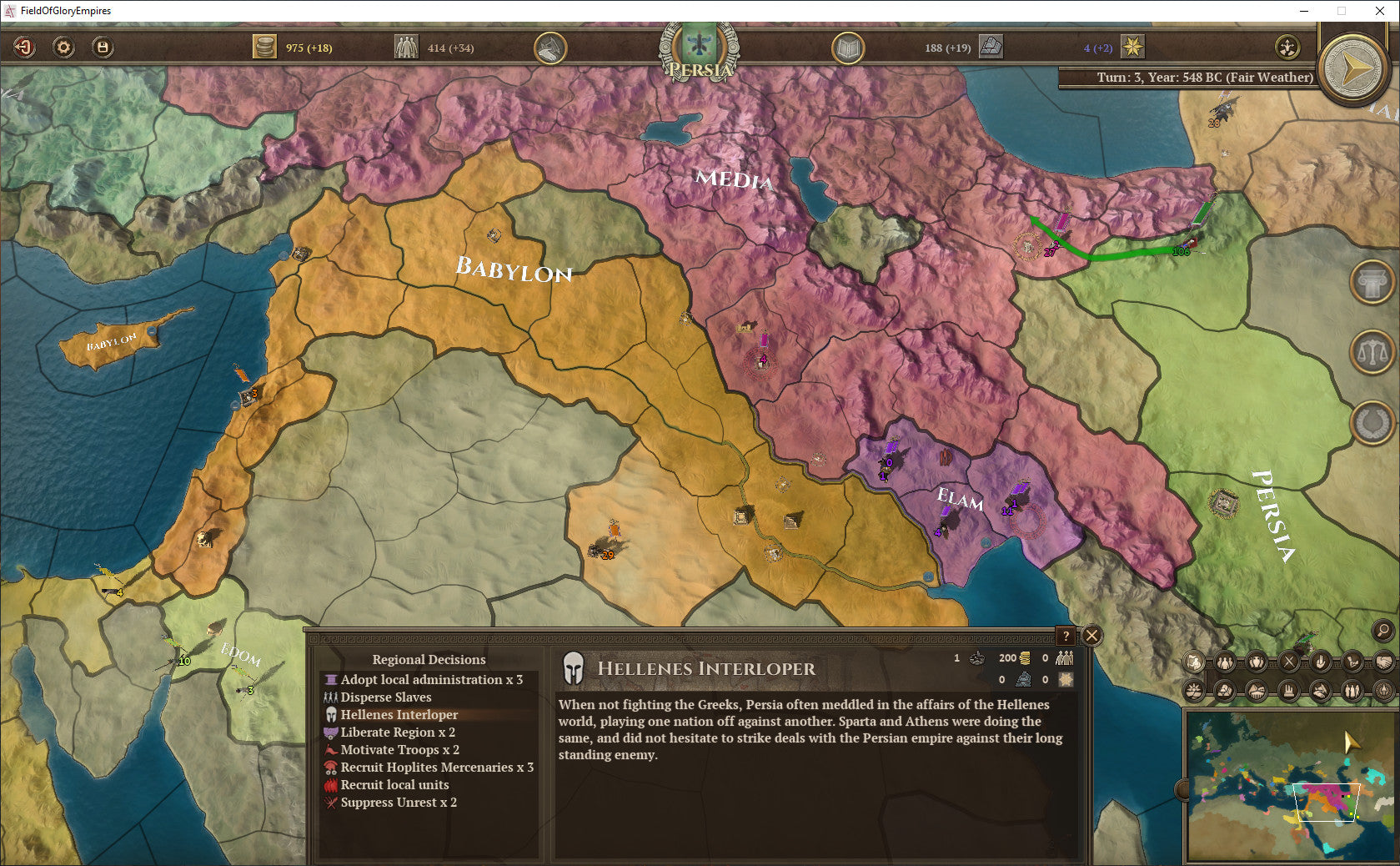Image resolution: width=1400 pixels, height=866 pixels.
Task: Open the treasury coins icon
Action: coord(265,48)
